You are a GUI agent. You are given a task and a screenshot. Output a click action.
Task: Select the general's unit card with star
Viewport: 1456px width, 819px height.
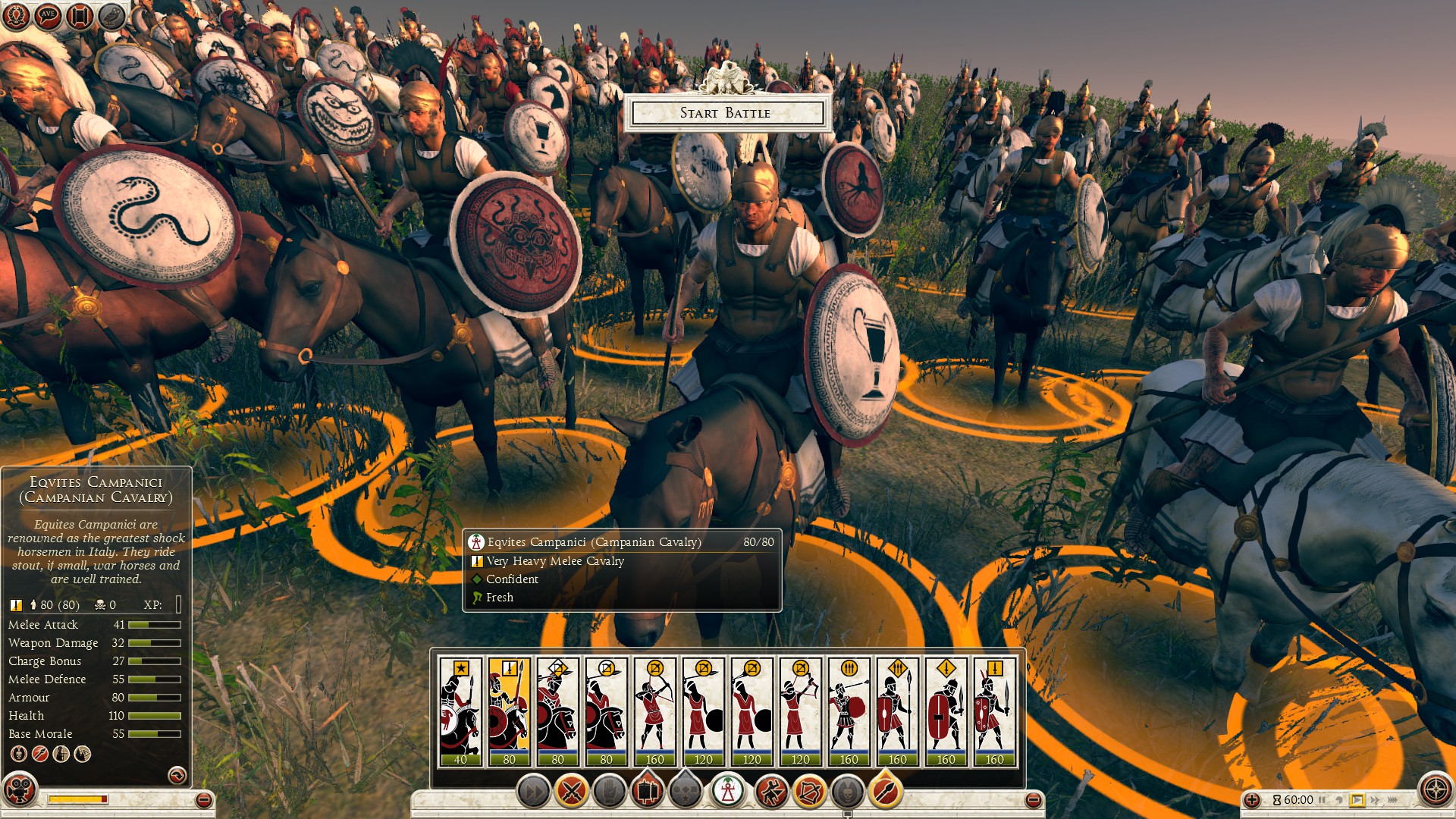click(460, 711)
